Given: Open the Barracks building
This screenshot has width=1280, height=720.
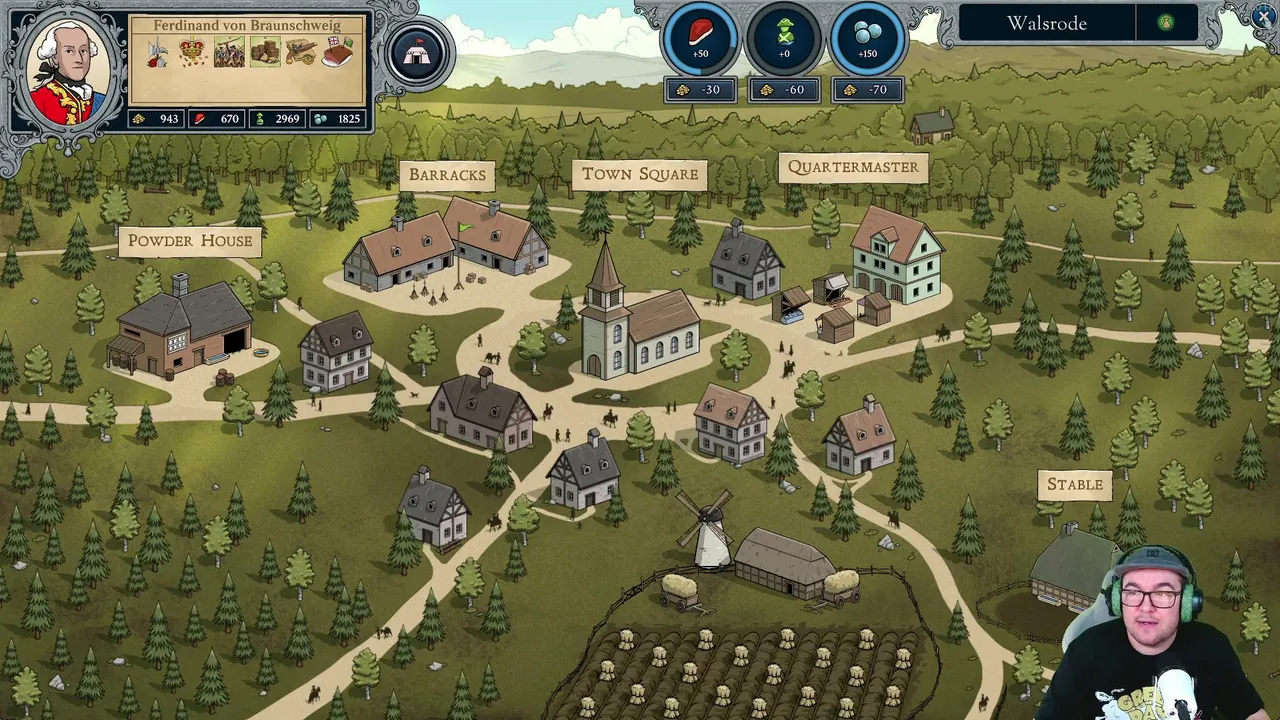Looking at the screenshot, I should coord(447,175).
